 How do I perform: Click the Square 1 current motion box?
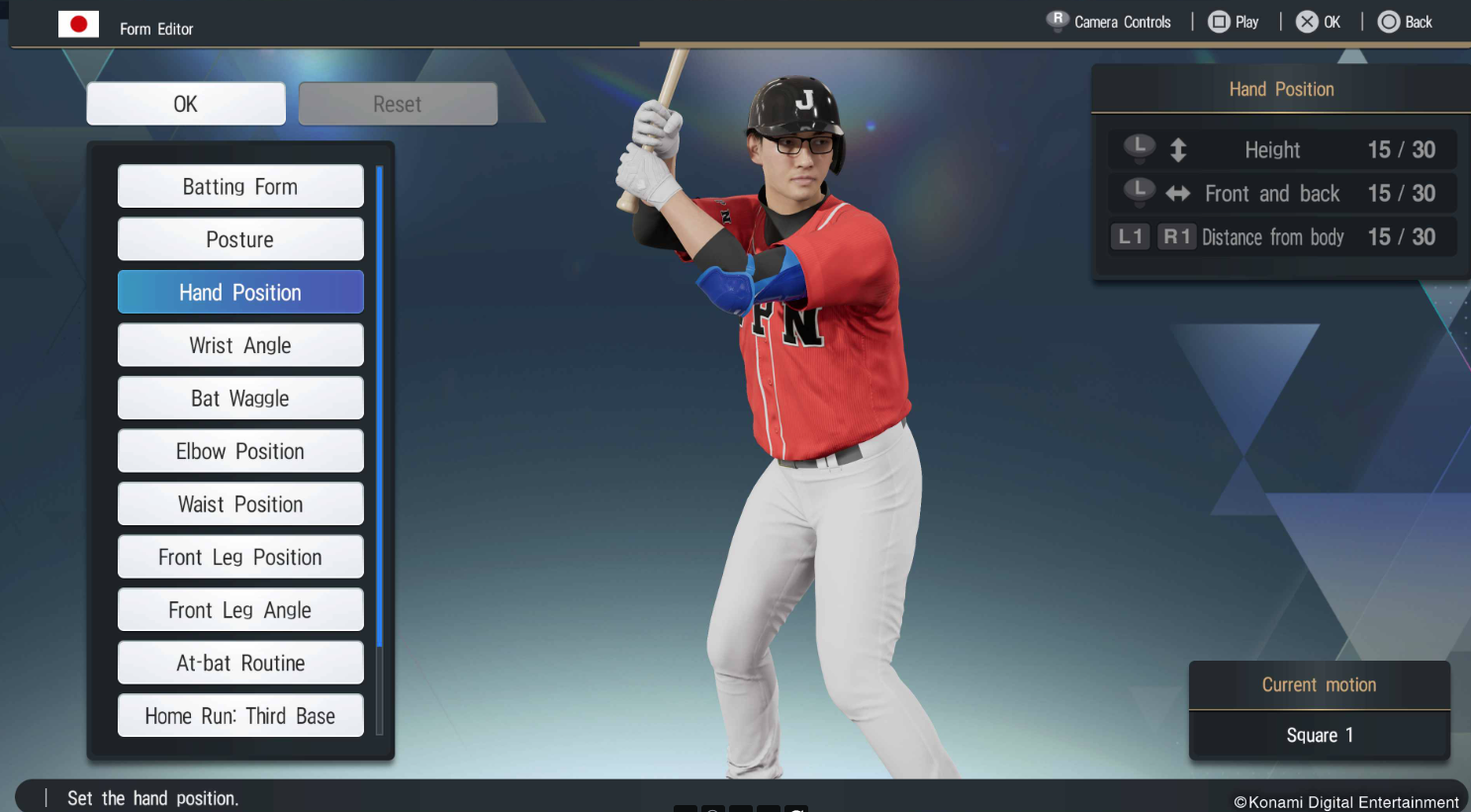pos(1319,735)
